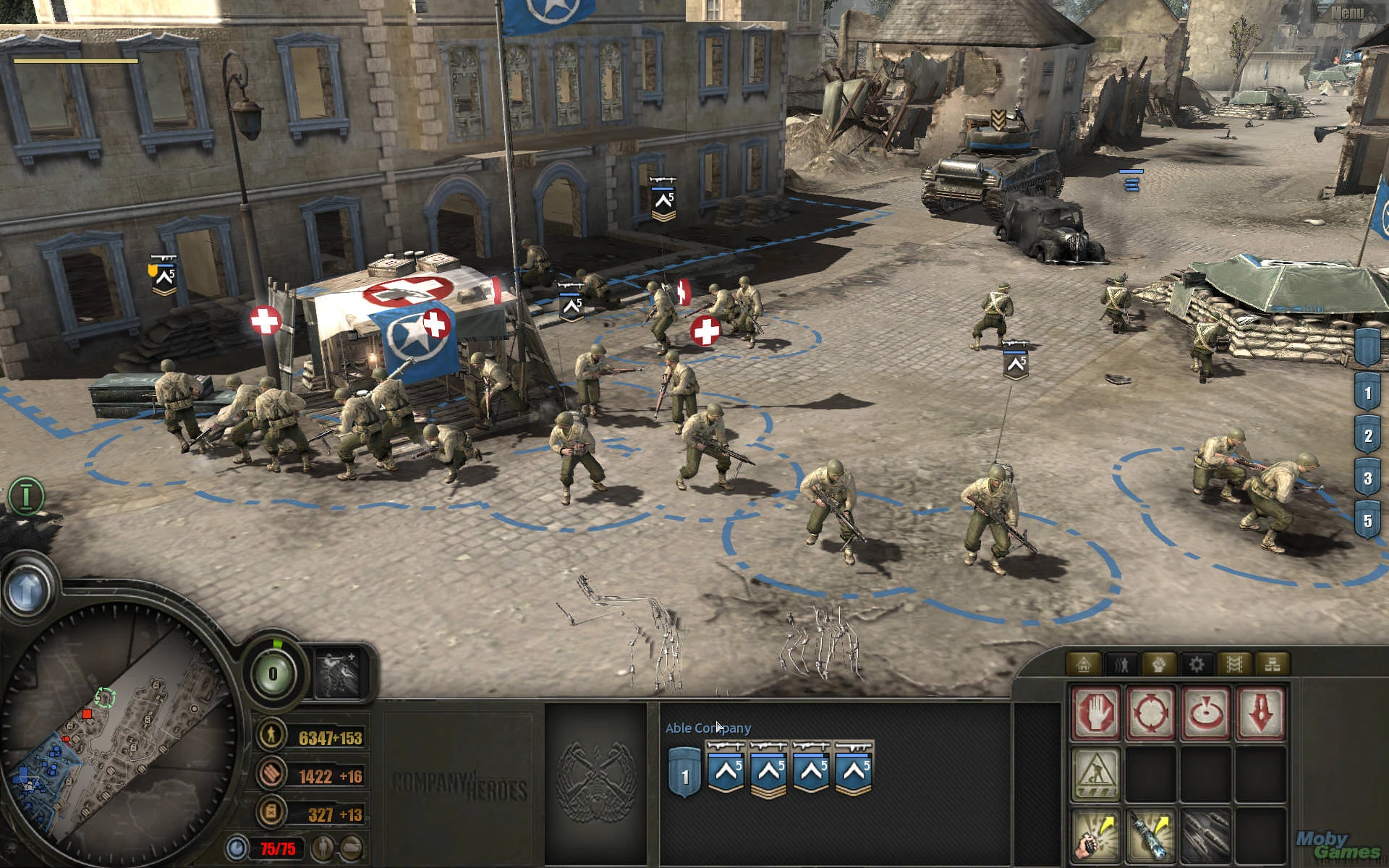Open the barracks building tab icon
1389x868 pixels.
1084,663
